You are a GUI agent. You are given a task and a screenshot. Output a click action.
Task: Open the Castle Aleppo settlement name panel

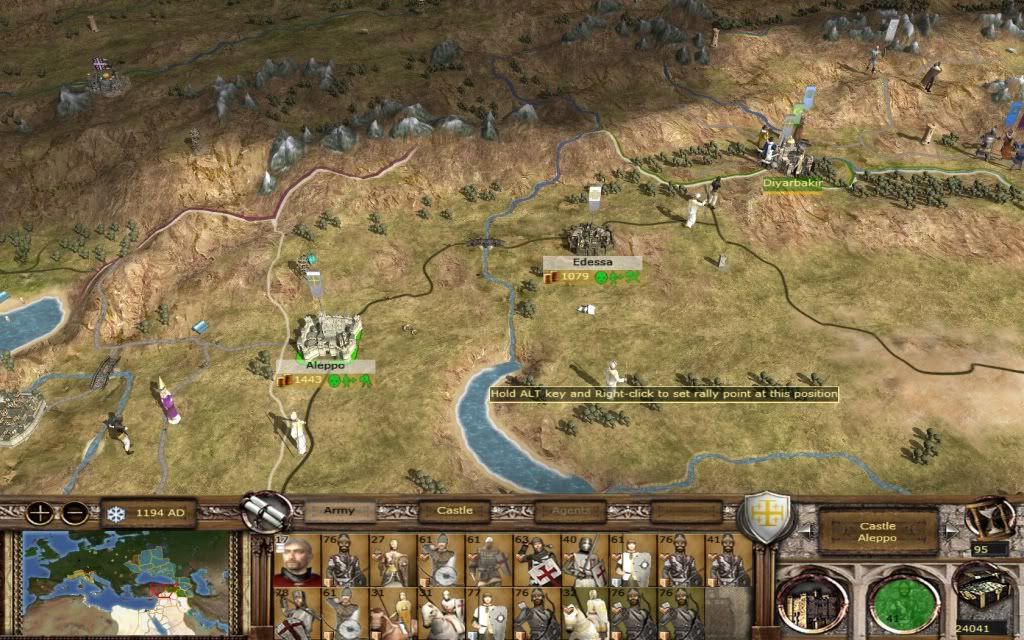click(x=877, y=532)
